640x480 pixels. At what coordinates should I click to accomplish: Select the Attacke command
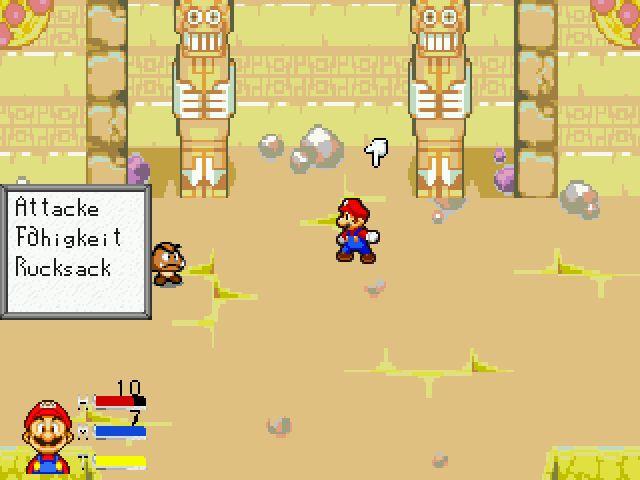point(57,208)
